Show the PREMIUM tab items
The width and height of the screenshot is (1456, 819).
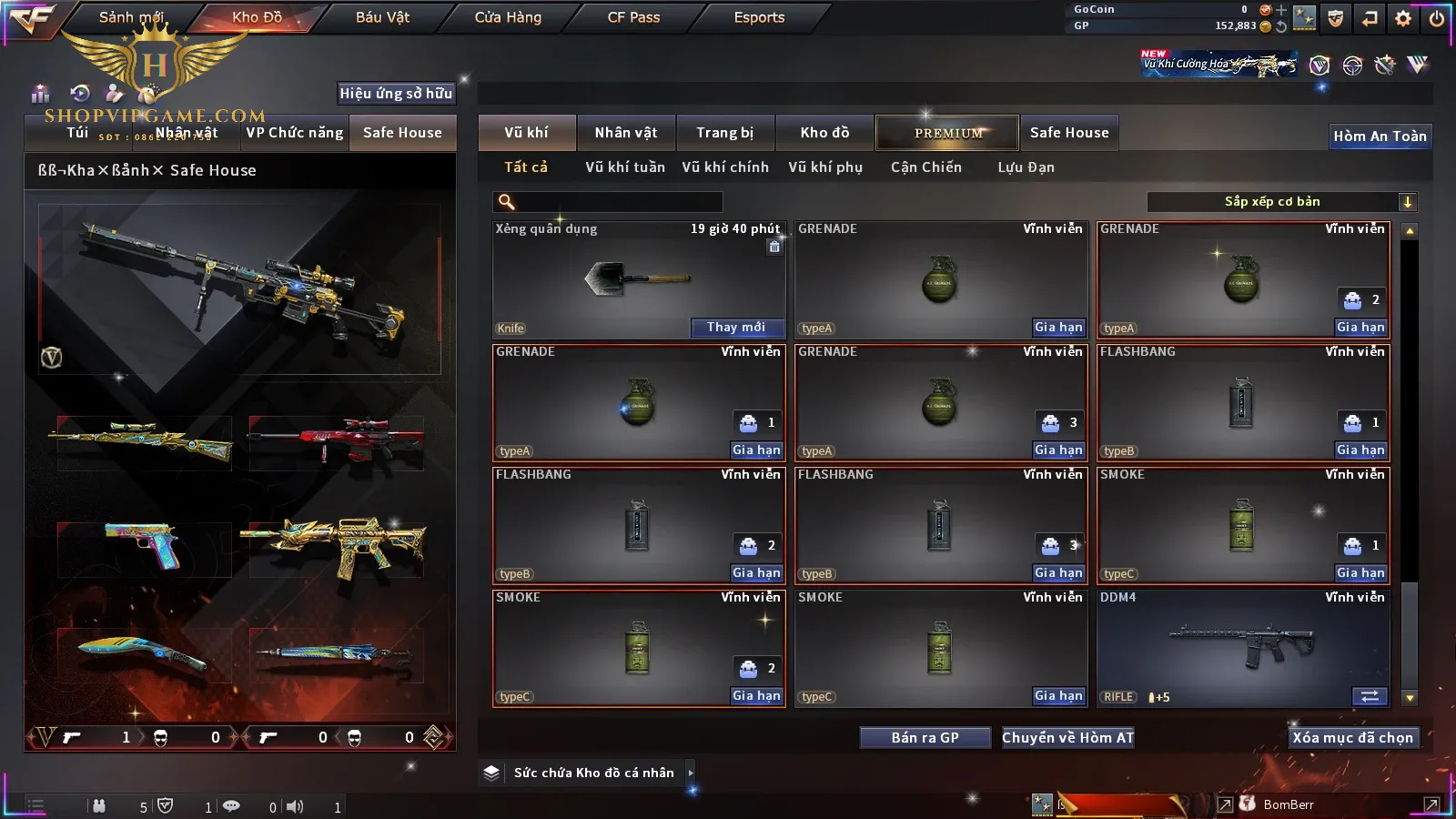948,133
